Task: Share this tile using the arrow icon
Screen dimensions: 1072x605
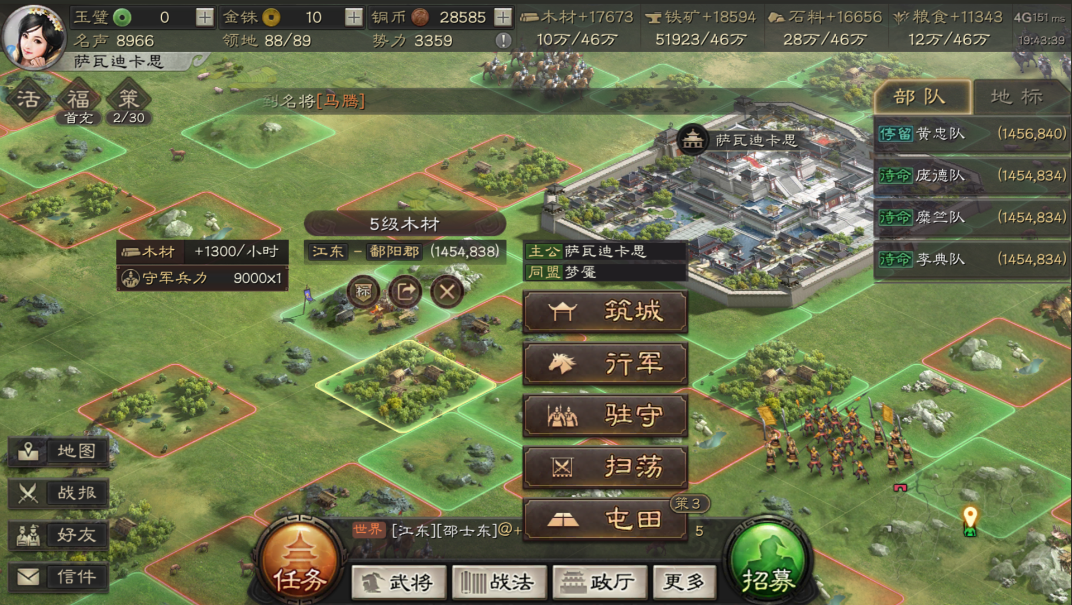Action: click(x=405, y=292)
